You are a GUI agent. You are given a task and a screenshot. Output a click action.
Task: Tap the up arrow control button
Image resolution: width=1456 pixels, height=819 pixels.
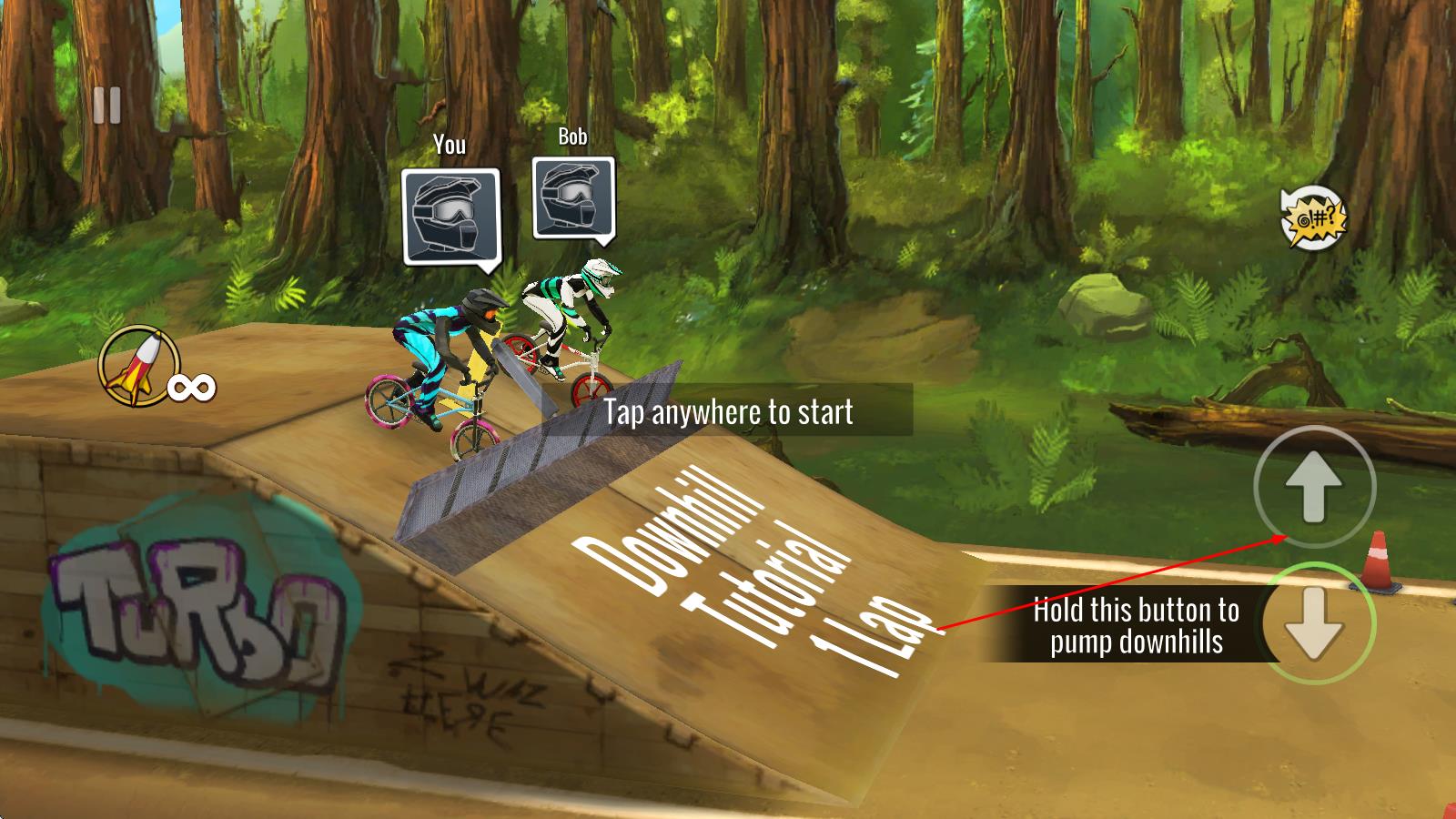click(x=1314, y=487)
